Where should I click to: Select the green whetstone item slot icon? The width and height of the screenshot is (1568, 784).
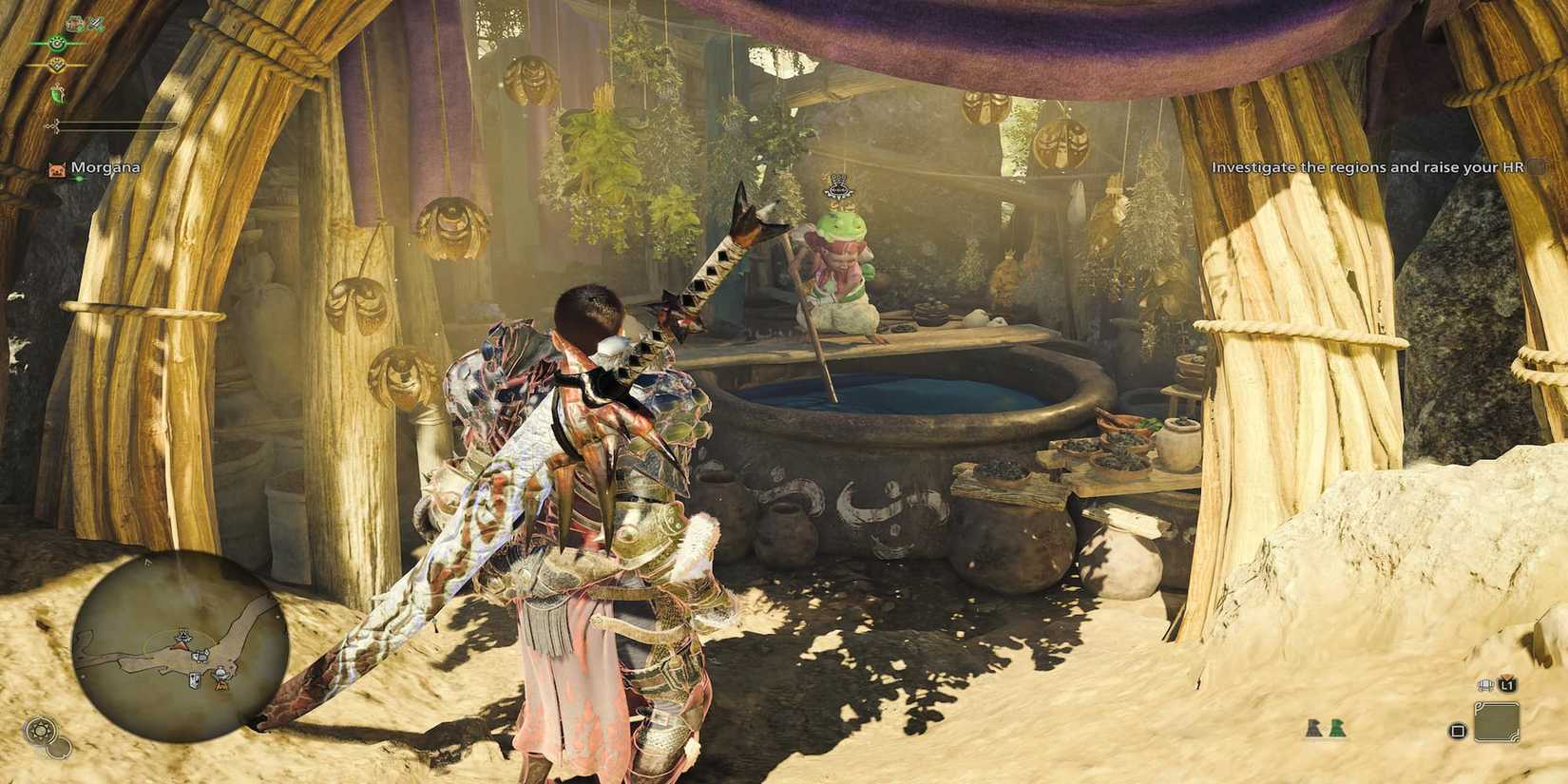(58, 94)
